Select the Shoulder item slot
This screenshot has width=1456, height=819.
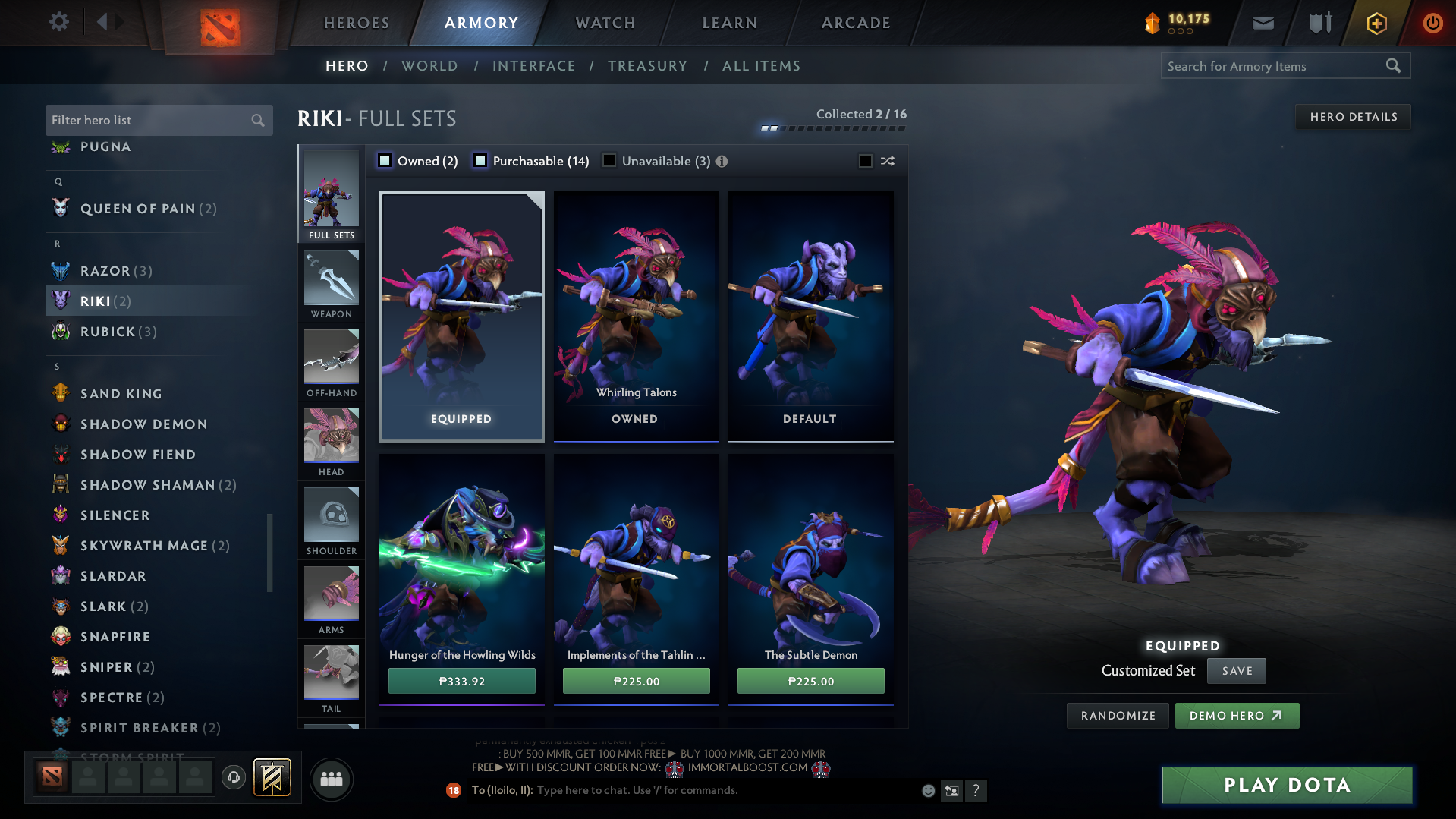pos(331,521)
